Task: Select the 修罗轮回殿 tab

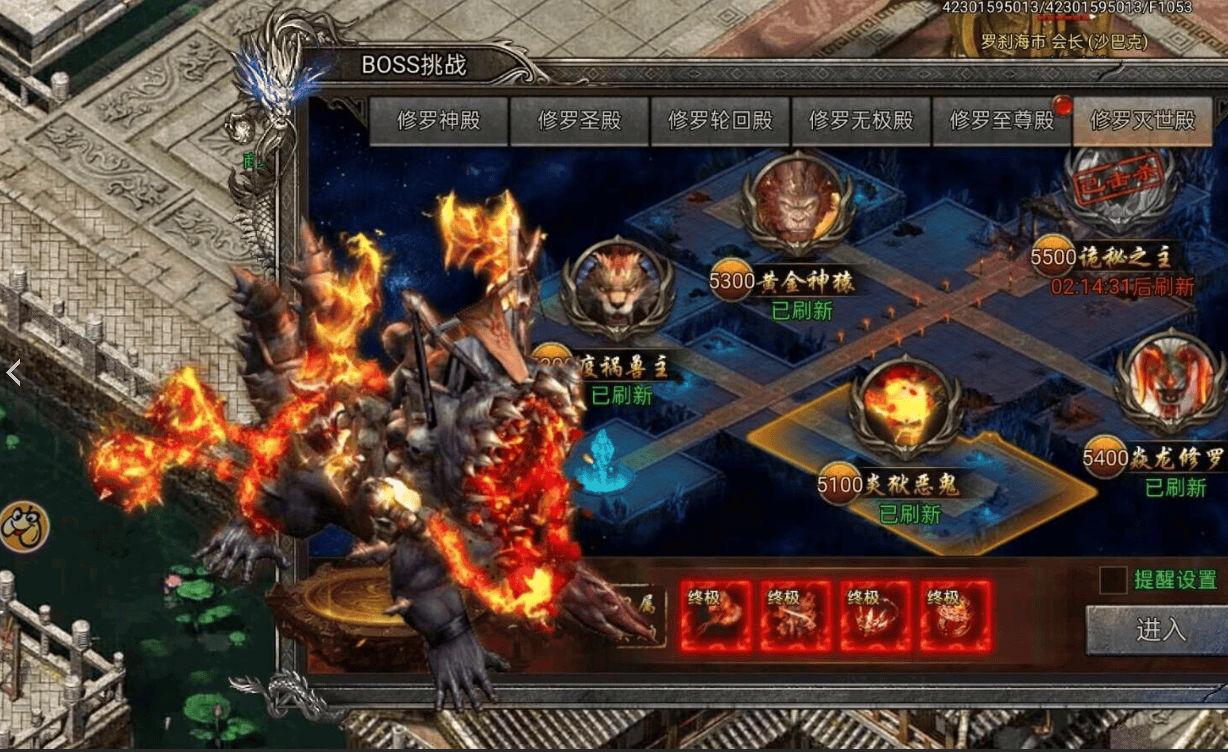Action: [720, 121]
